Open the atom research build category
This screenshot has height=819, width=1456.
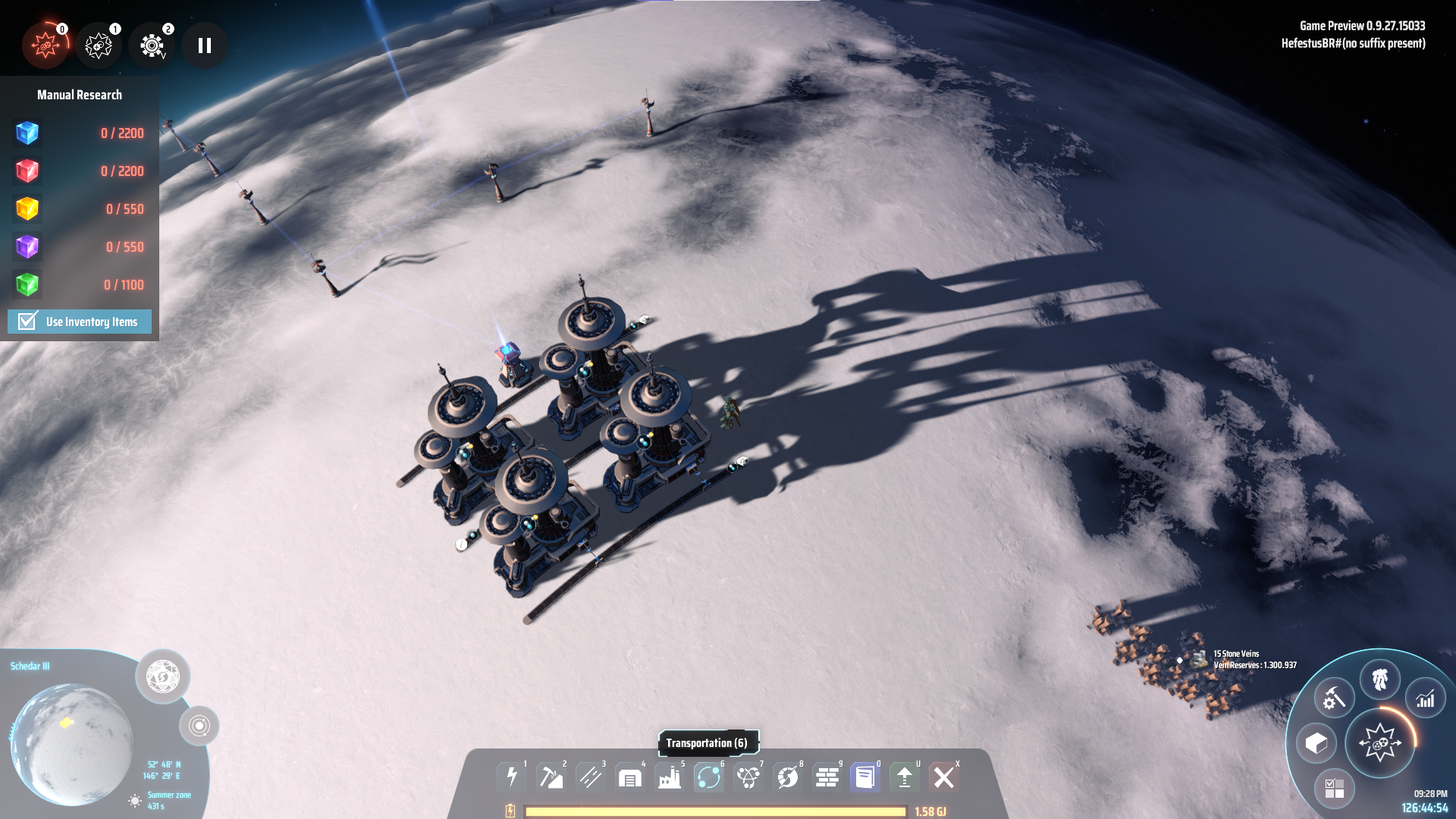tap(748, 777)
